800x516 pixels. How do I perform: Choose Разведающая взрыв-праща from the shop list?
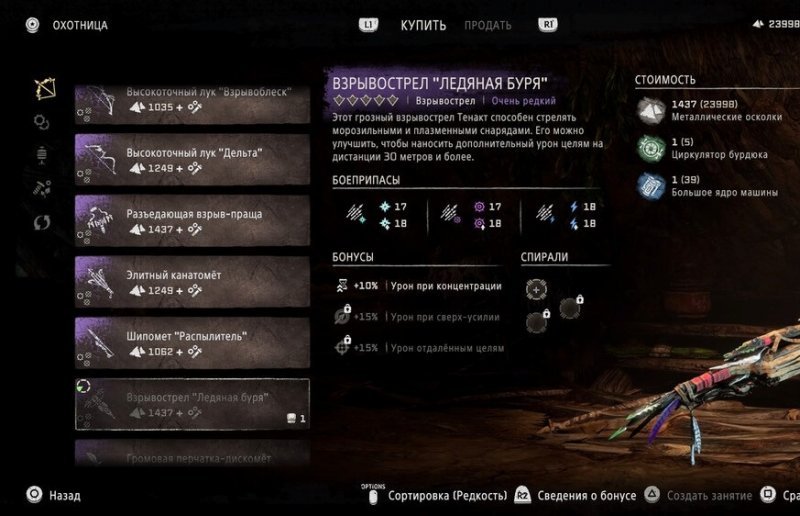(192, 221)
